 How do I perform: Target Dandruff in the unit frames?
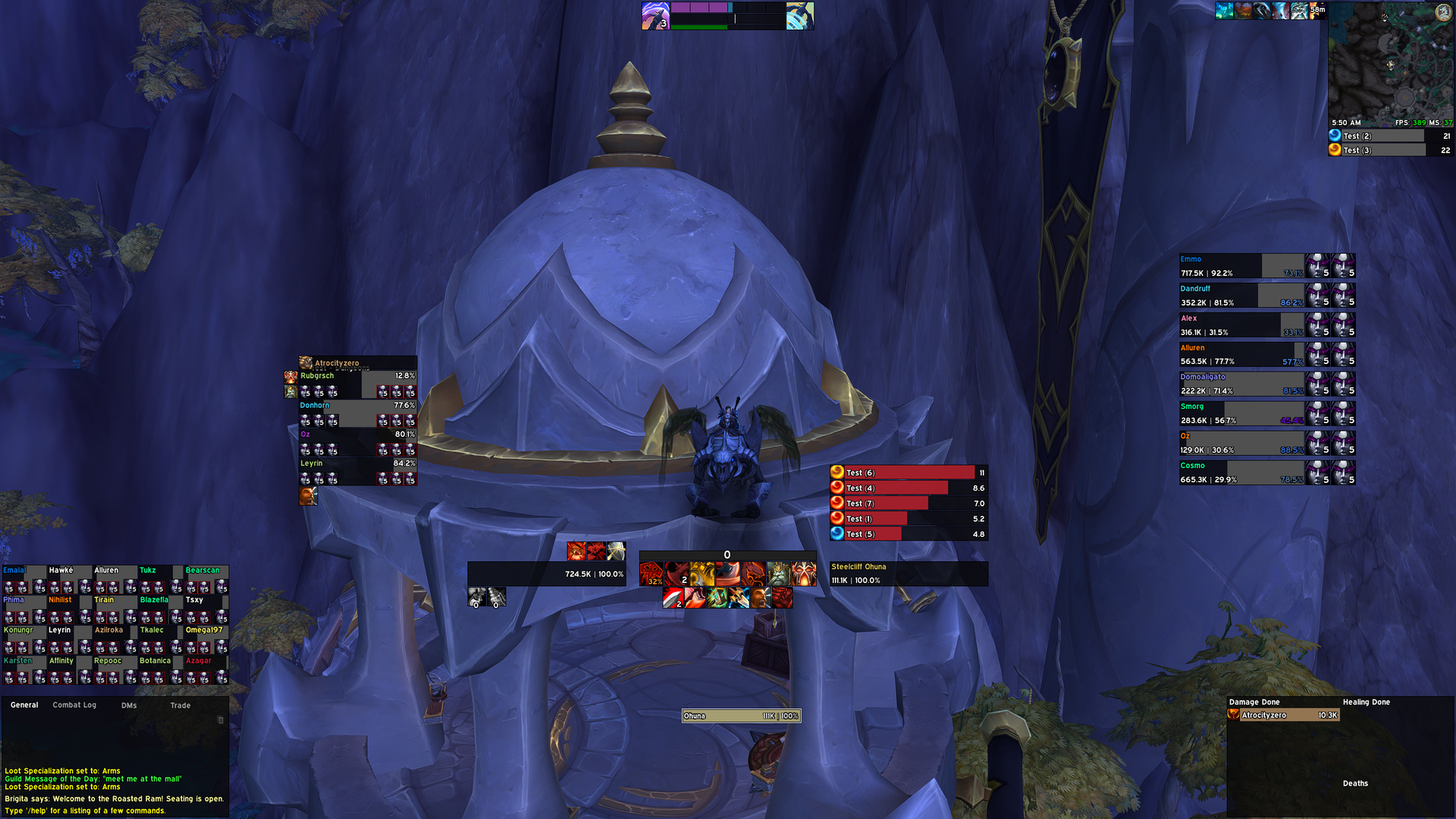[x=1241, y=296]
